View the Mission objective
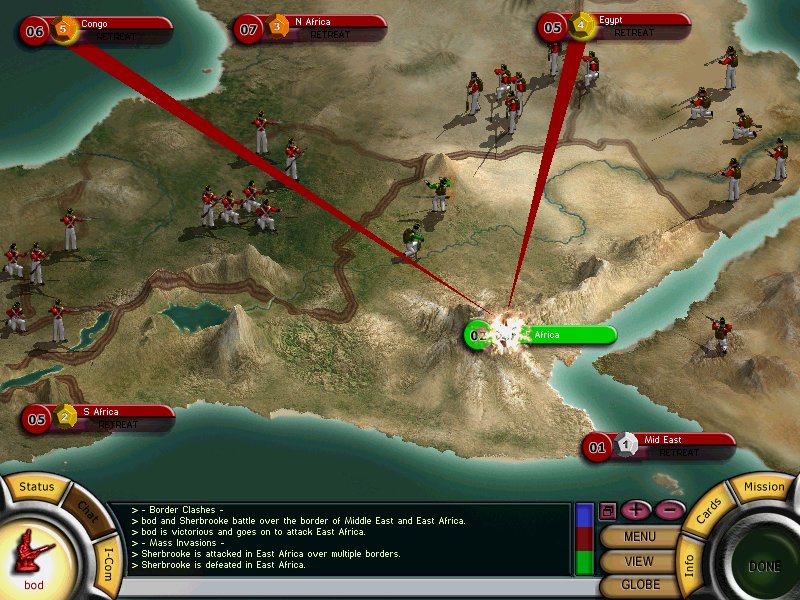 point(764,487)
